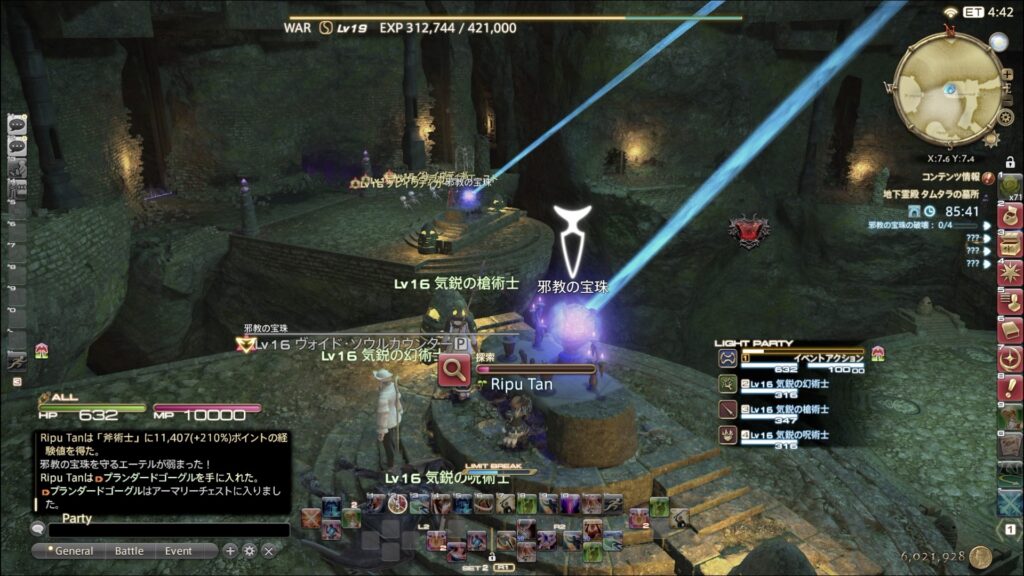
Task: Switch to the General chat tab
Action: point(74,551)
